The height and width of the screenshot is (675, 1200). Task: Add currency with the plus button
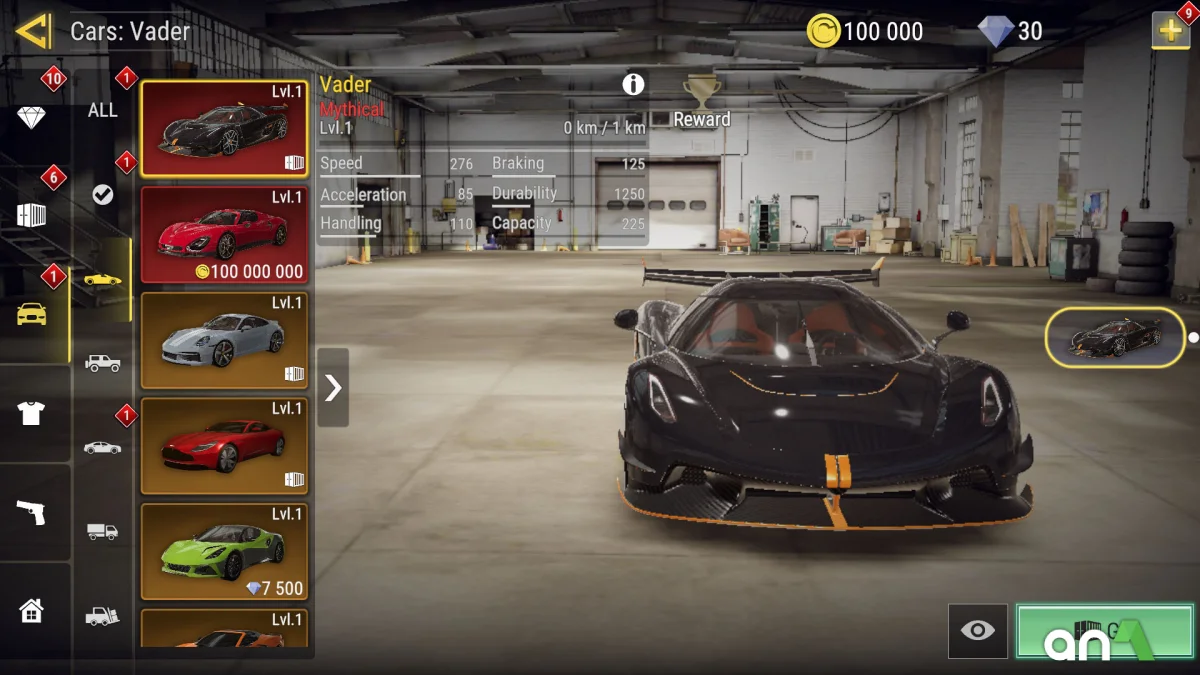pos(1170,31)
